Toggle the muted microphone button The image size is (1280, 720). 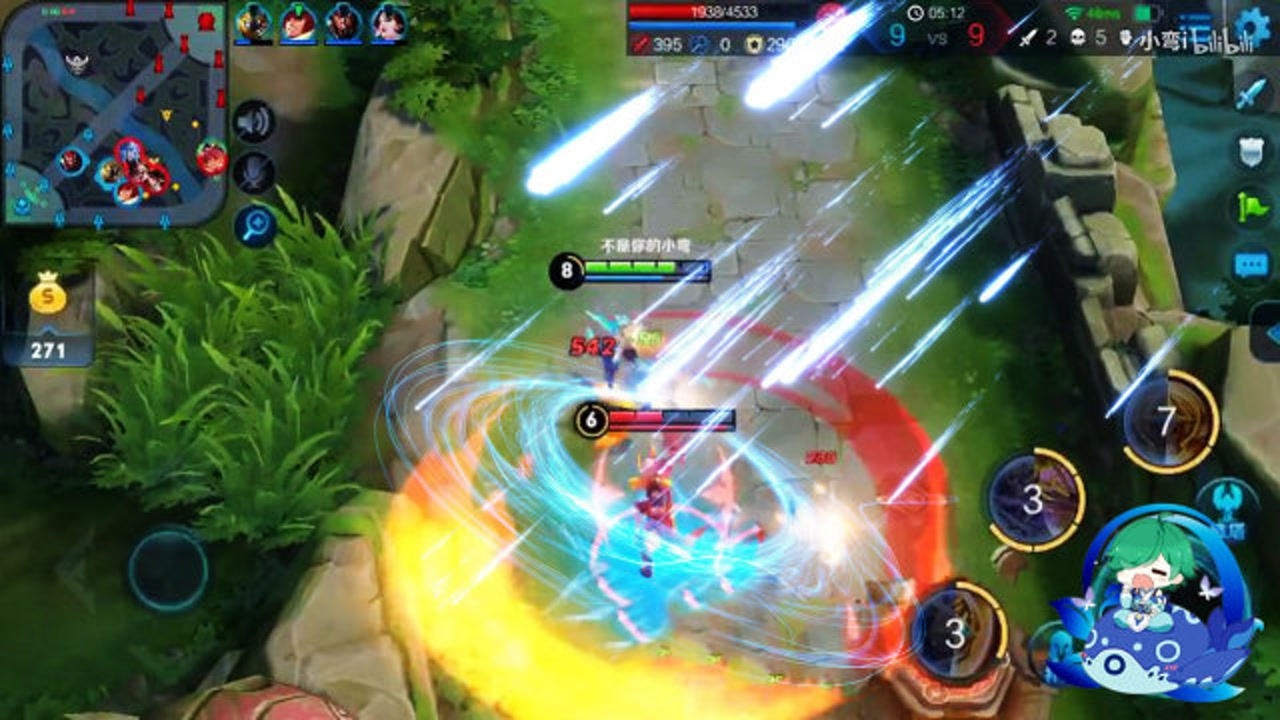coord(255,173)
